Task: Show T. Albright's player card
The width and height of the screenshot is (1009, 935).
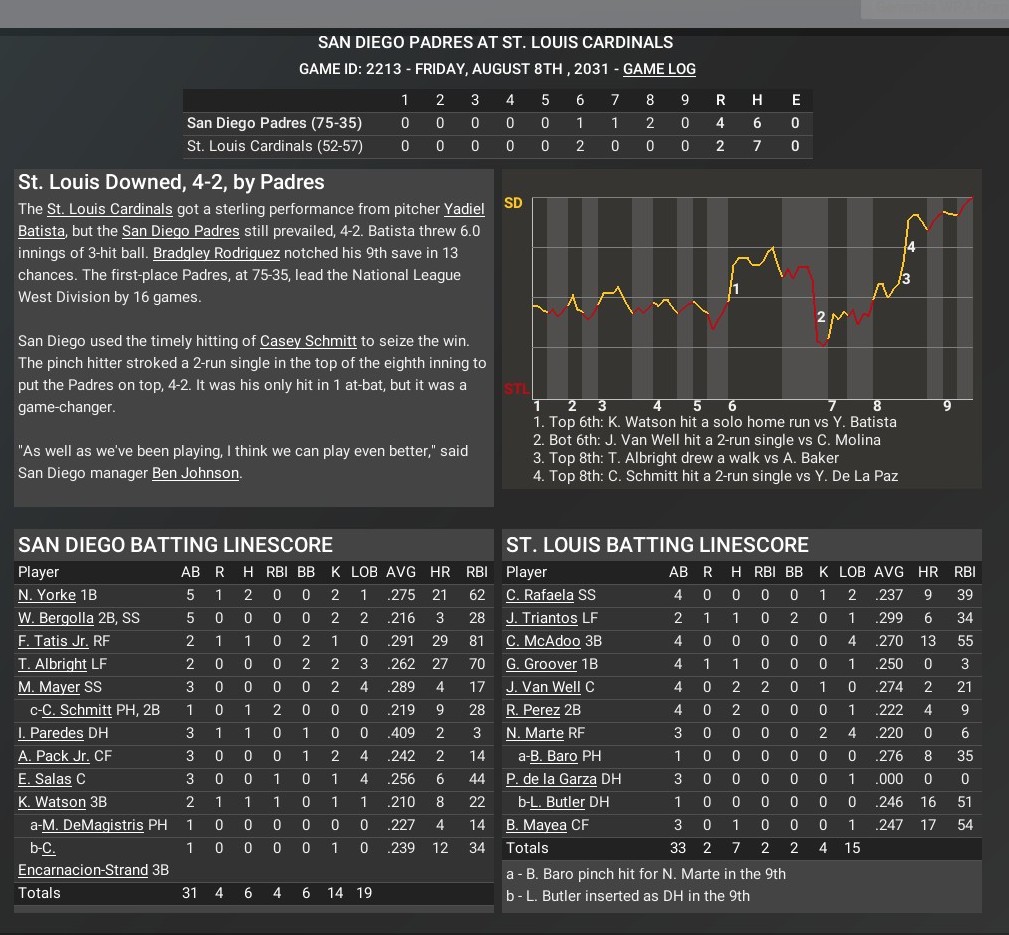Action: tap(52, 664)
